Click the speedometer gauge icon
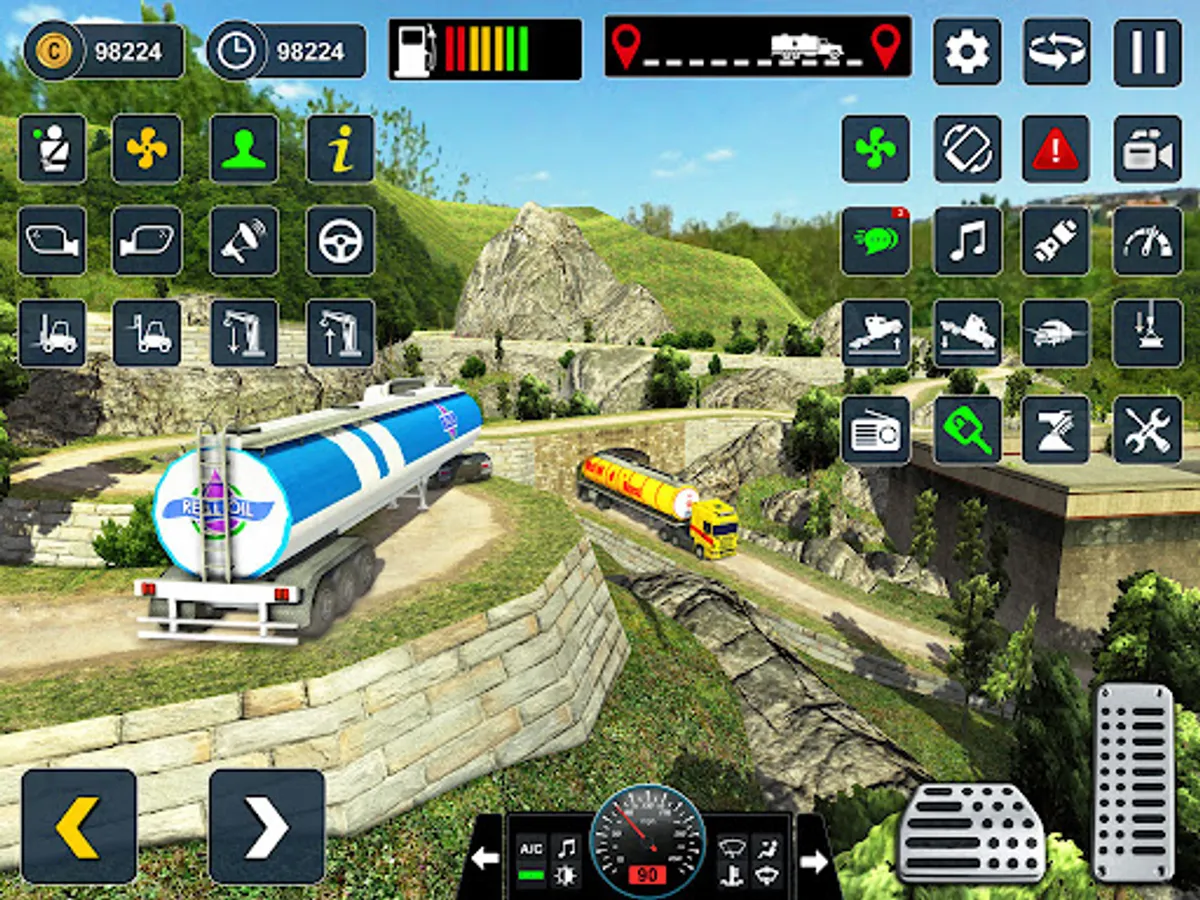The height and width of the screenshot is (900, 1200). (x=1147, y=241)
